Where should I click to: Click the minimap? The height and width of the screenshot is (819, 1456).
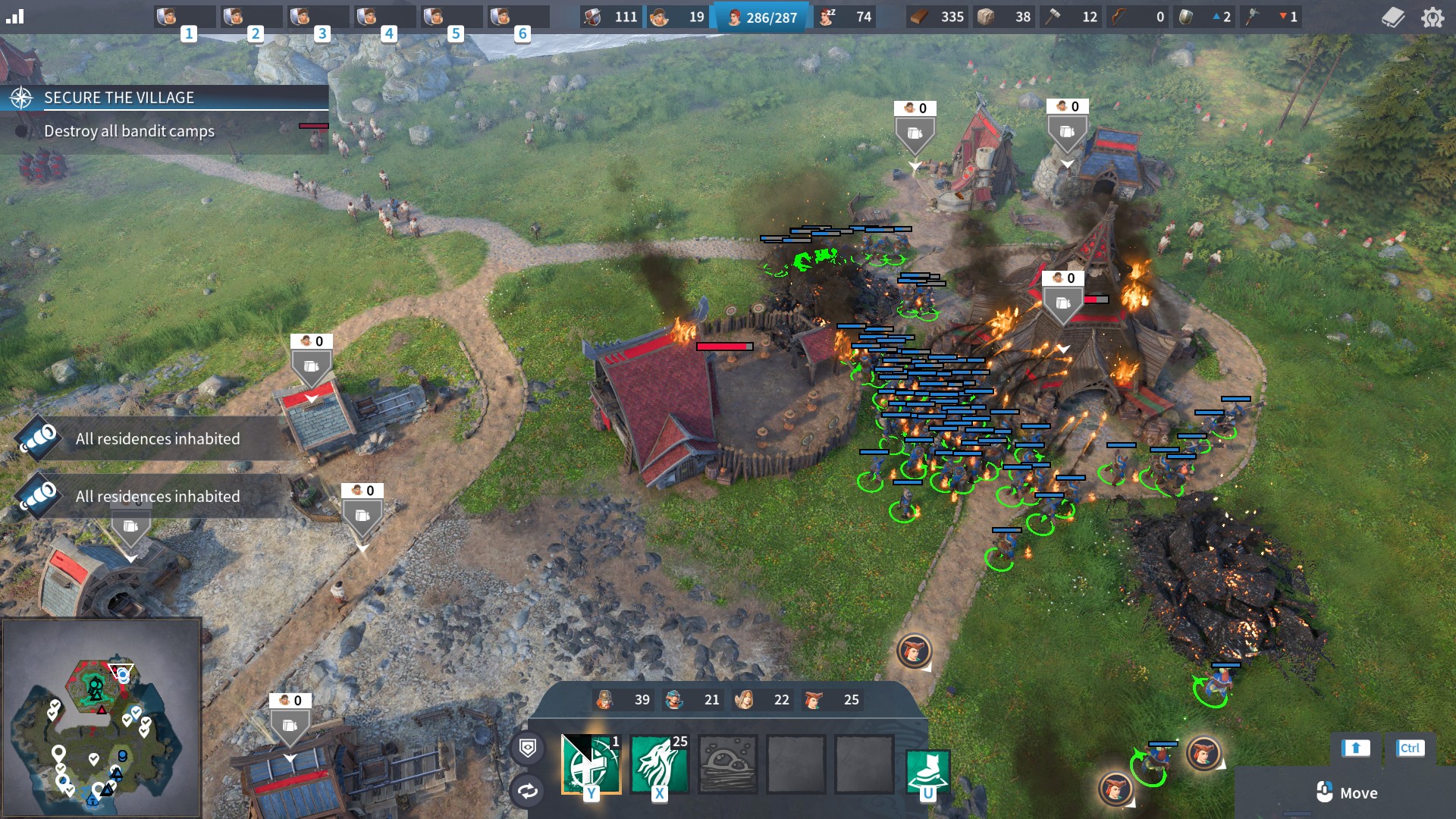tap(102, 717)
